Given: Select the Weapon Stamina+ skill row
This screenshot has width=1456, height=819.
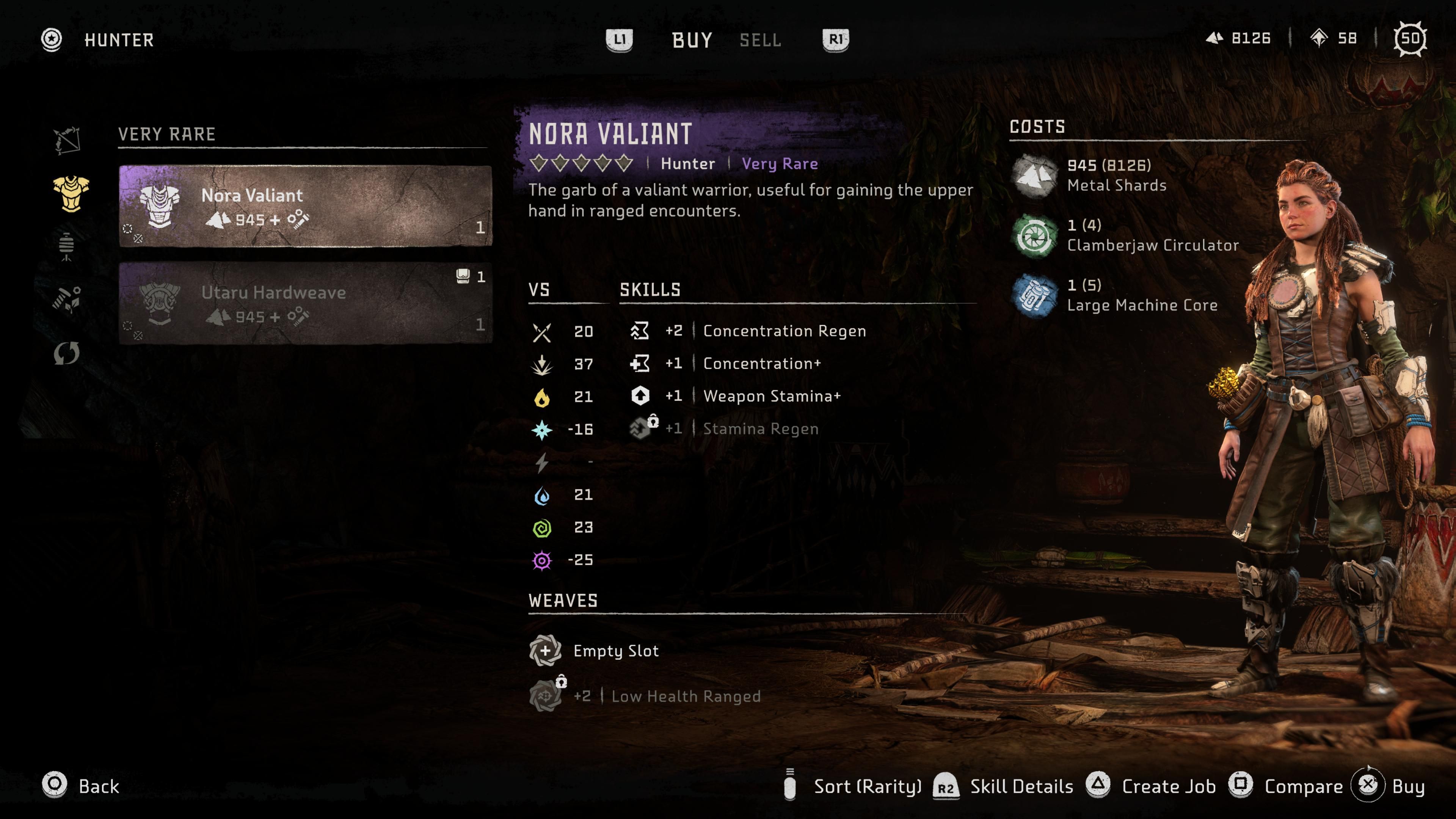Looking at the screenshot, I should 771,396.
